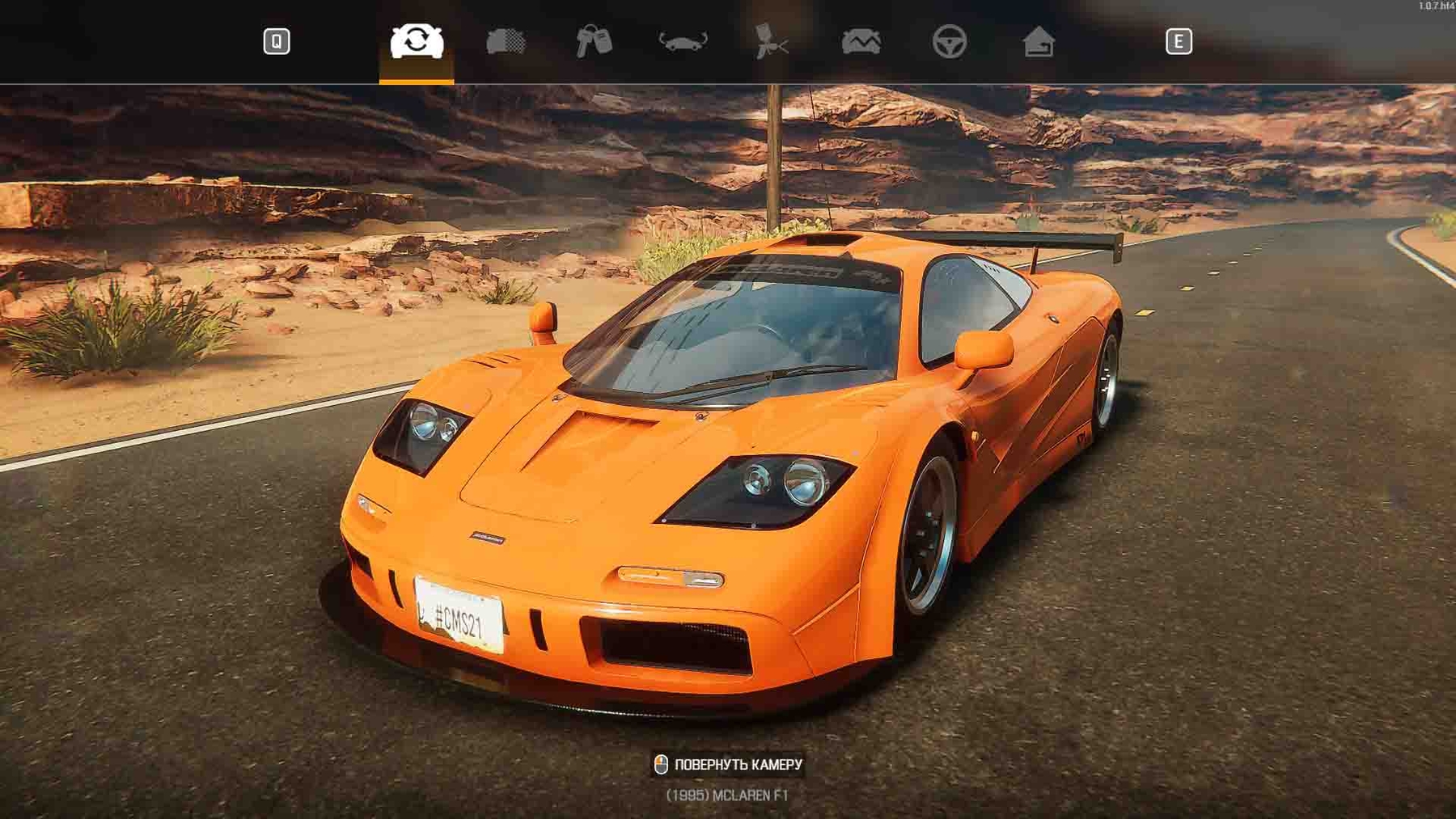Open the car rotation arrows tab

(x=683, y=41)
